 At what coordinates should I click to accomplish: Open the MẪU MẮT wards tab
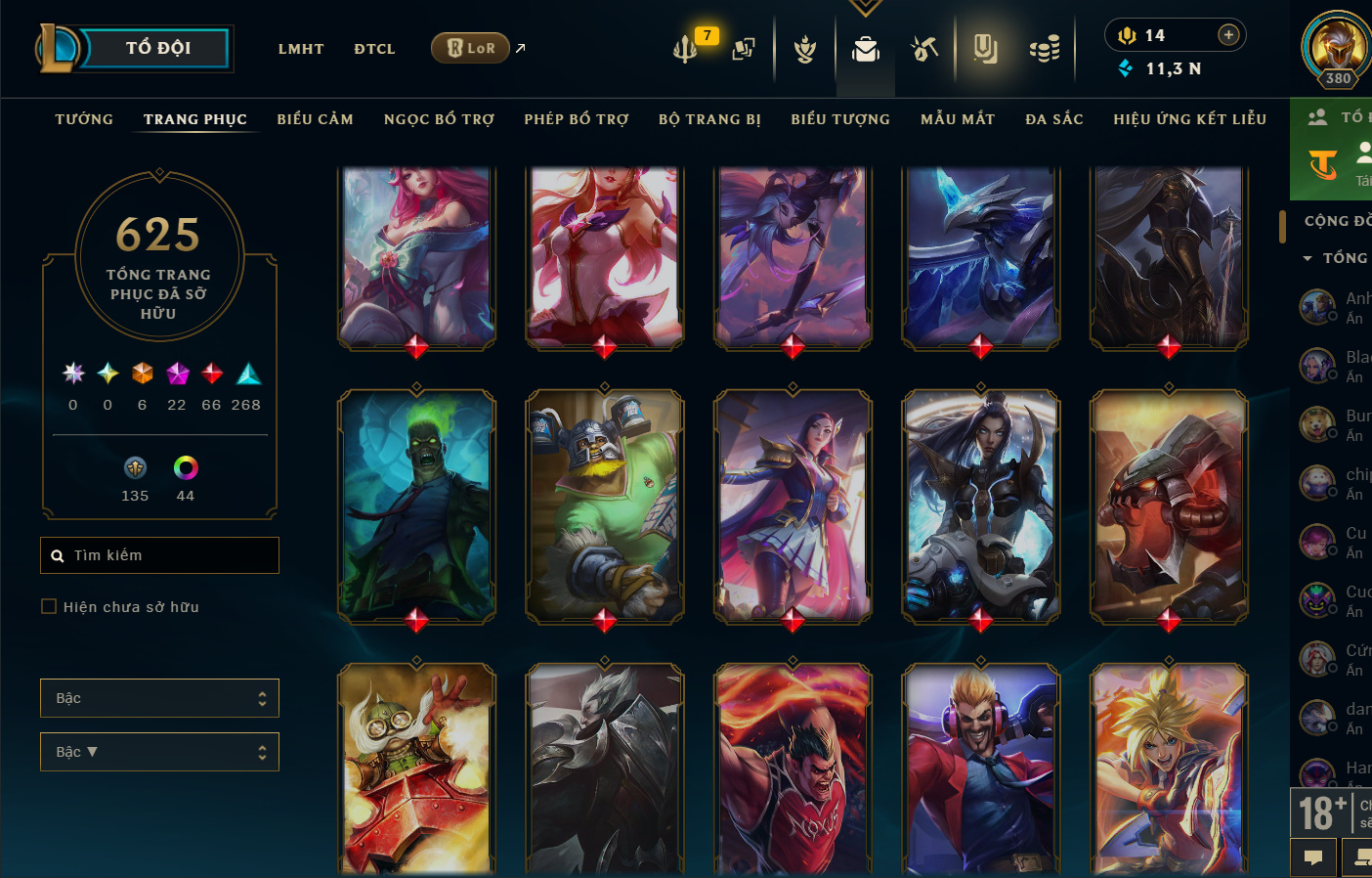pyautogui.click(x=958, y=119)
